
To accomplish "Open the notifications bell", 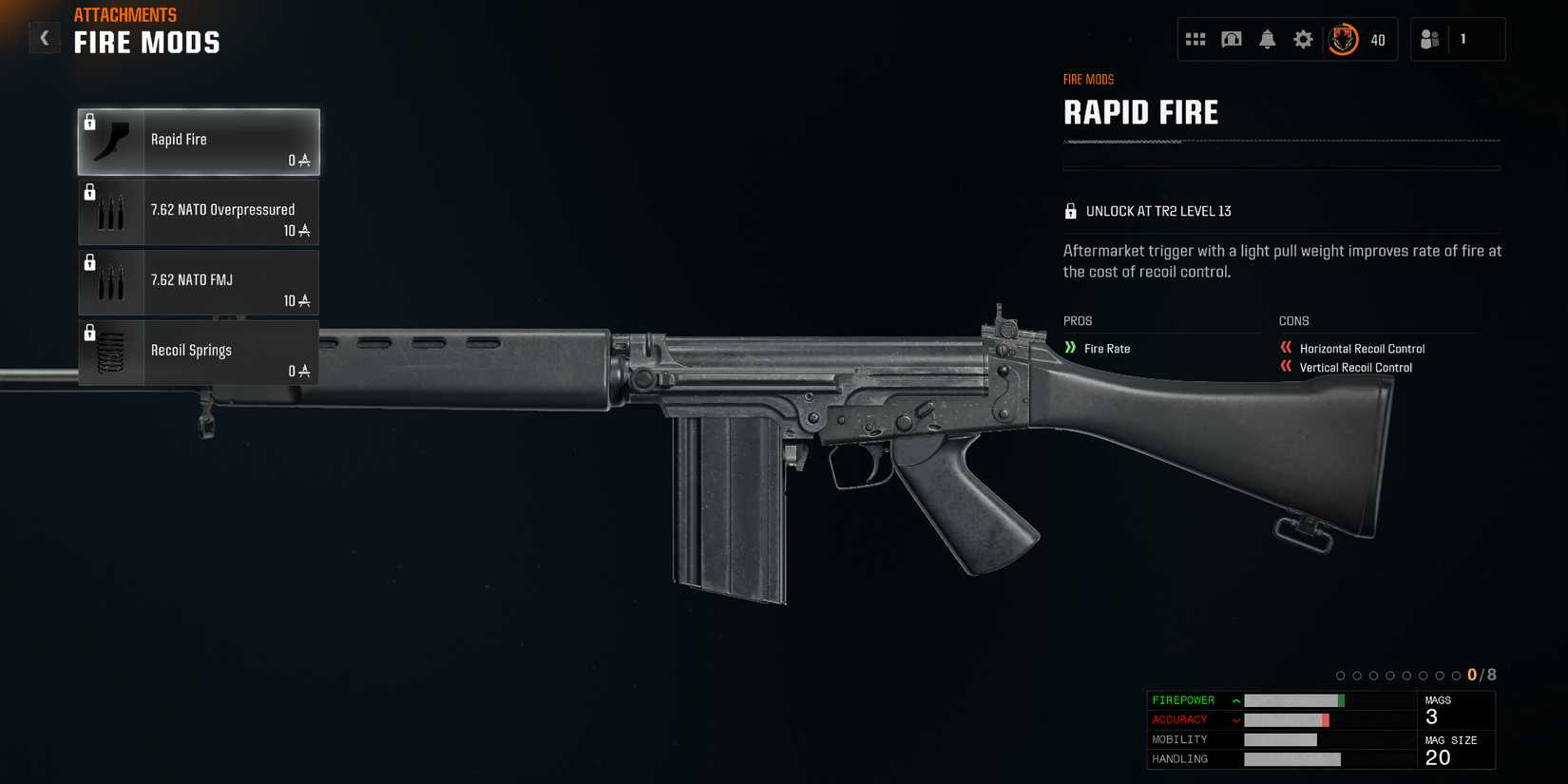I will click(x=1267, y=39).
